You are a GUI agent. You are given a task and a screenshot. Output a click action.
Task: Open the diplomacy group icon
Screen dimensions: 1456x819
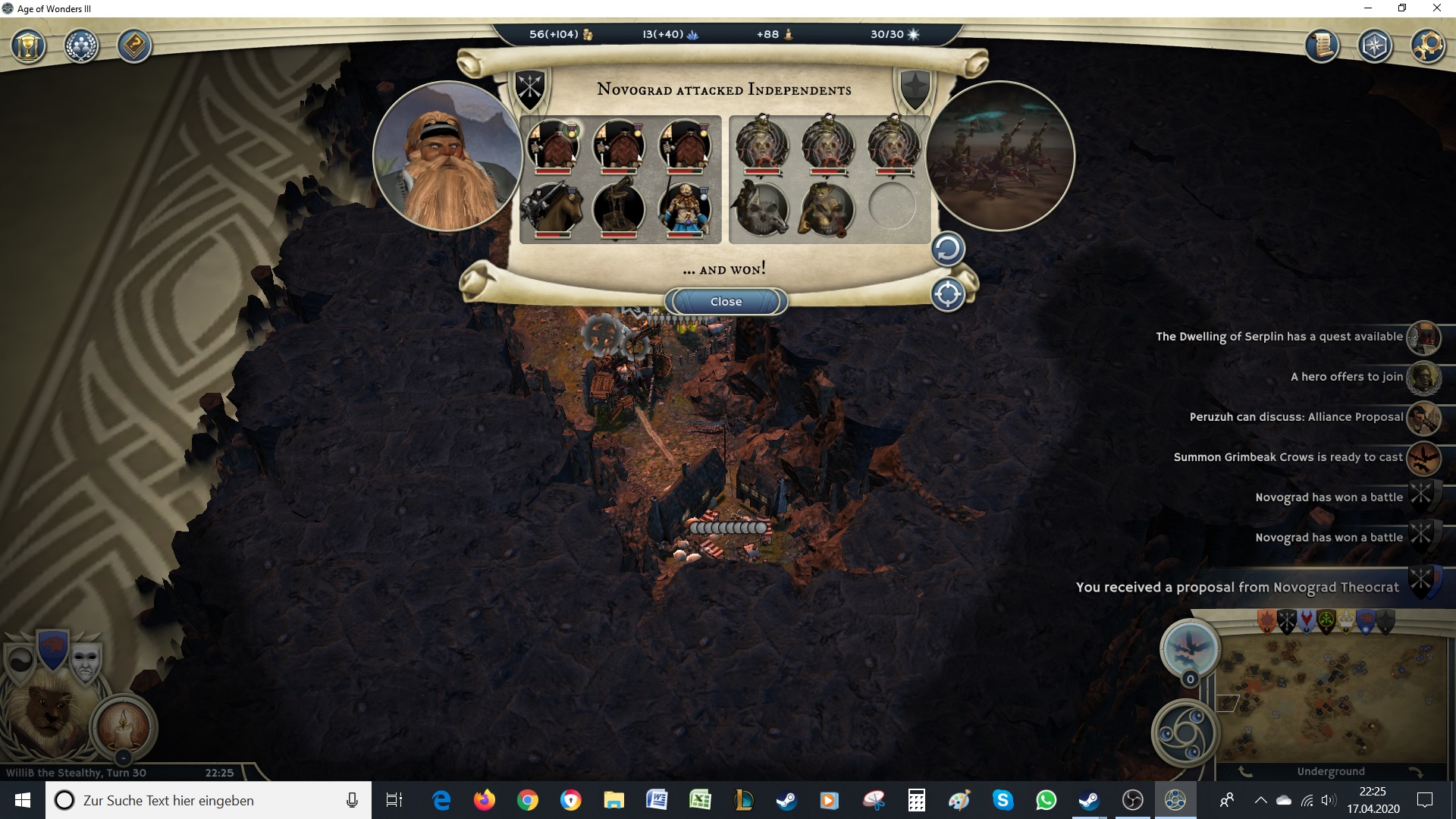(x=81, y=47)
